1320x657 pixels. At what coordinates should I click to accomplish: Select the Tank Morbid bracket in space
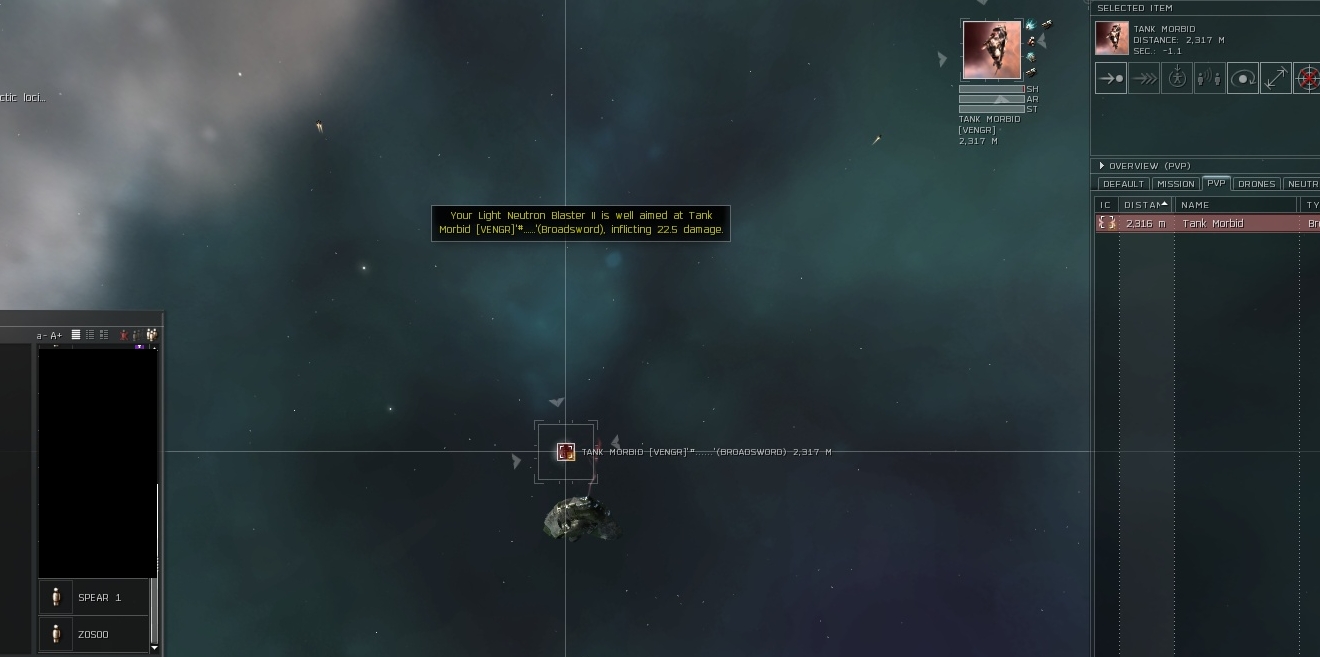click(566, 452)
